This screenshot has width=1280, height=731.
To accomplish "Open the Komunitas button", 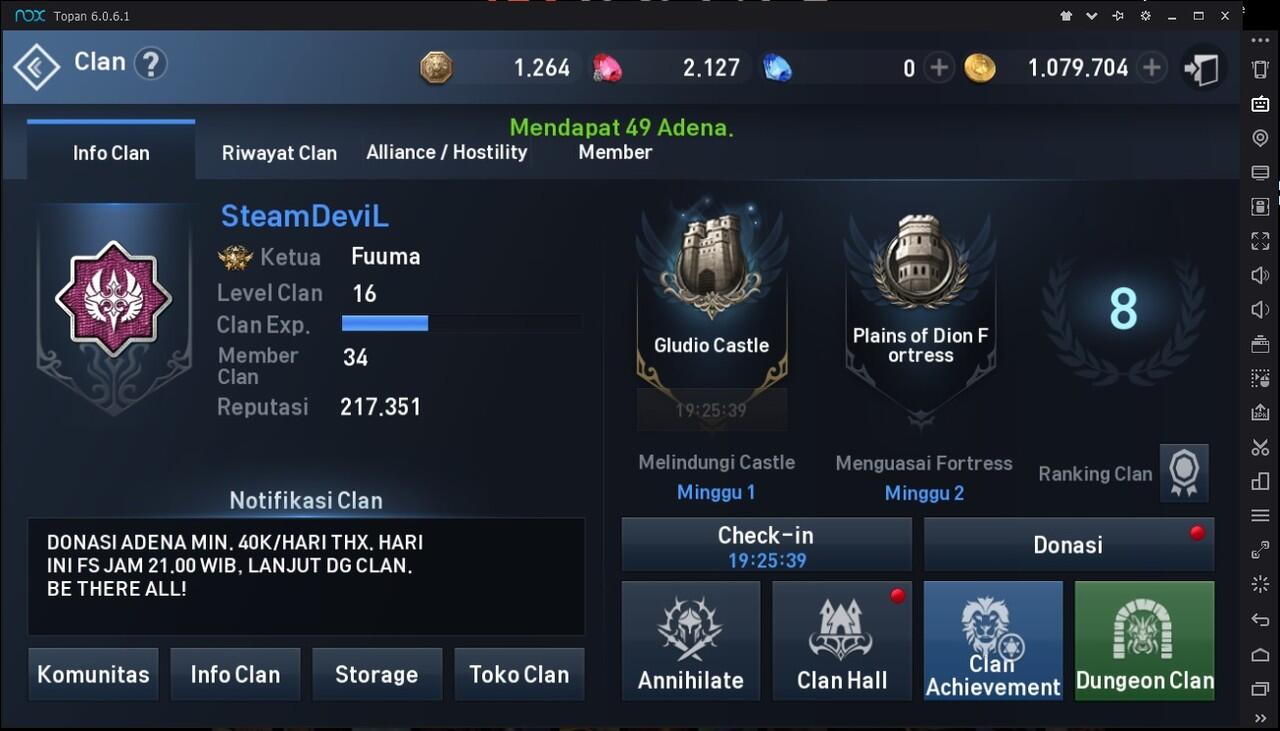I will [93, 674].
